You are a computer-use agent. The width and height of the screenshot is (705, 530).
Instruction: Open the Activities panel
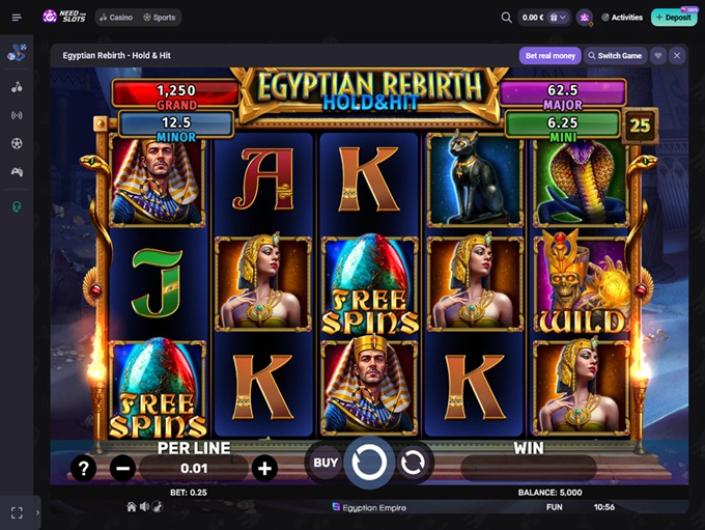[x=621, y=17]
